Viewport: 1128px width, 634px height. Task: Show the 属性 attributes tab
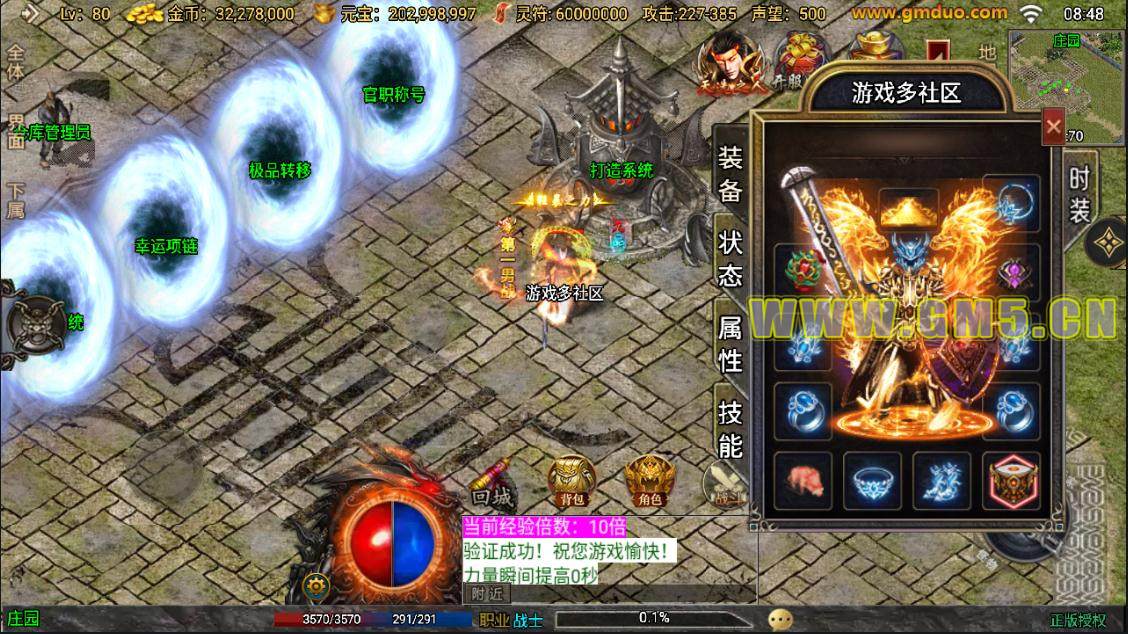731,343
